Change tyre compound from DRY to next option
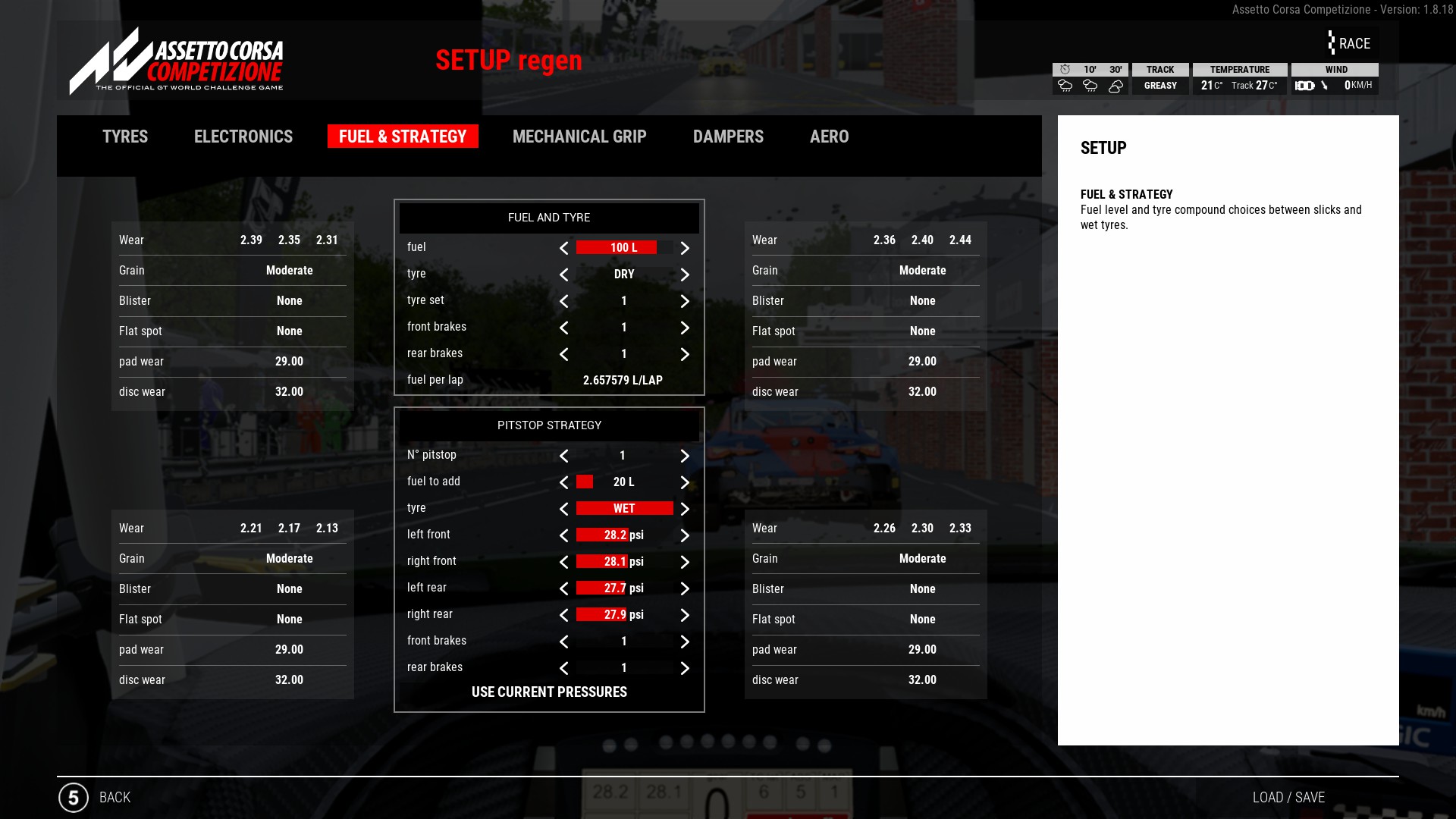Viewport: 1456px width, 819px height. coord(685,275)
